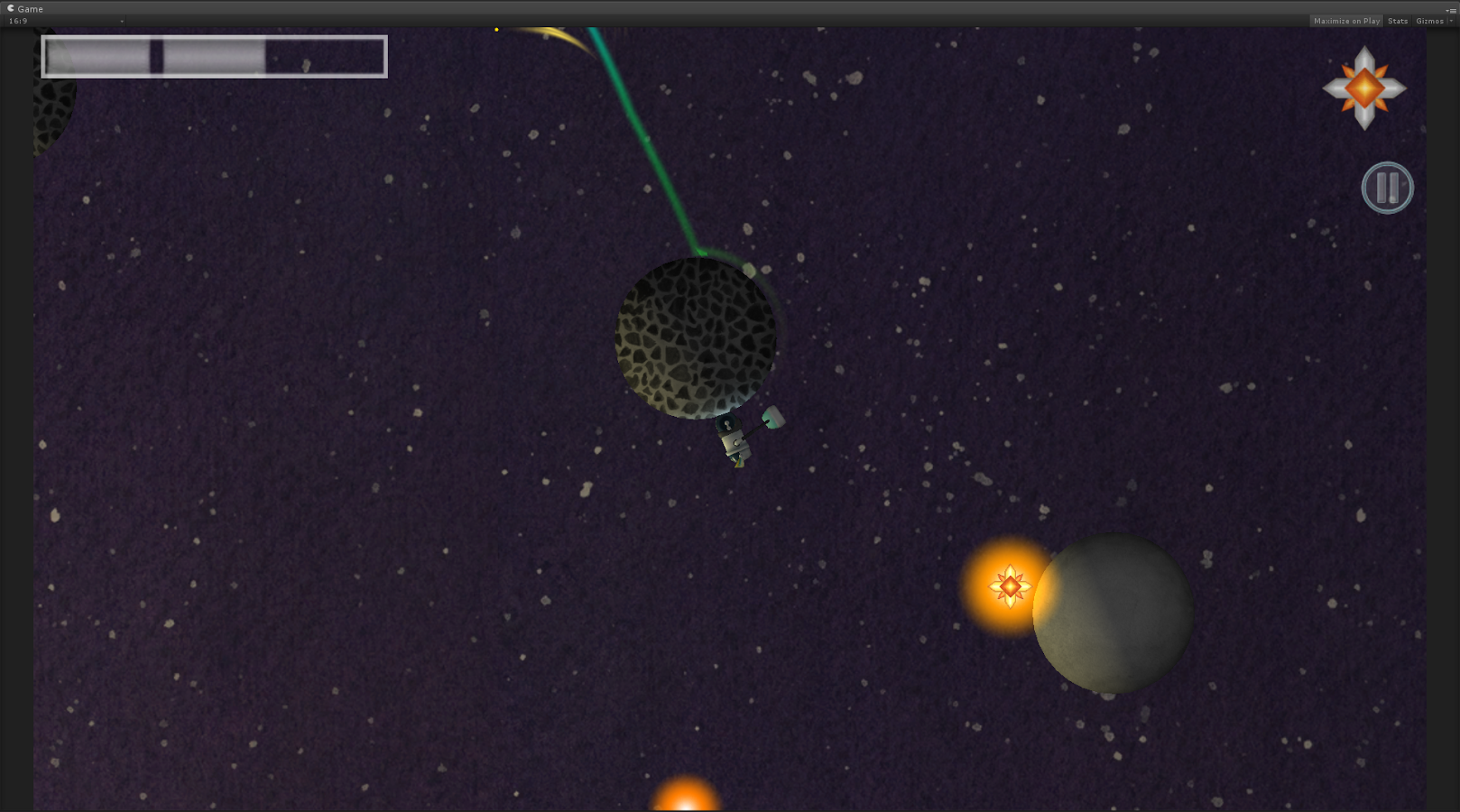
Task: Click the orange star compass icon
Action: point(1364,88)
